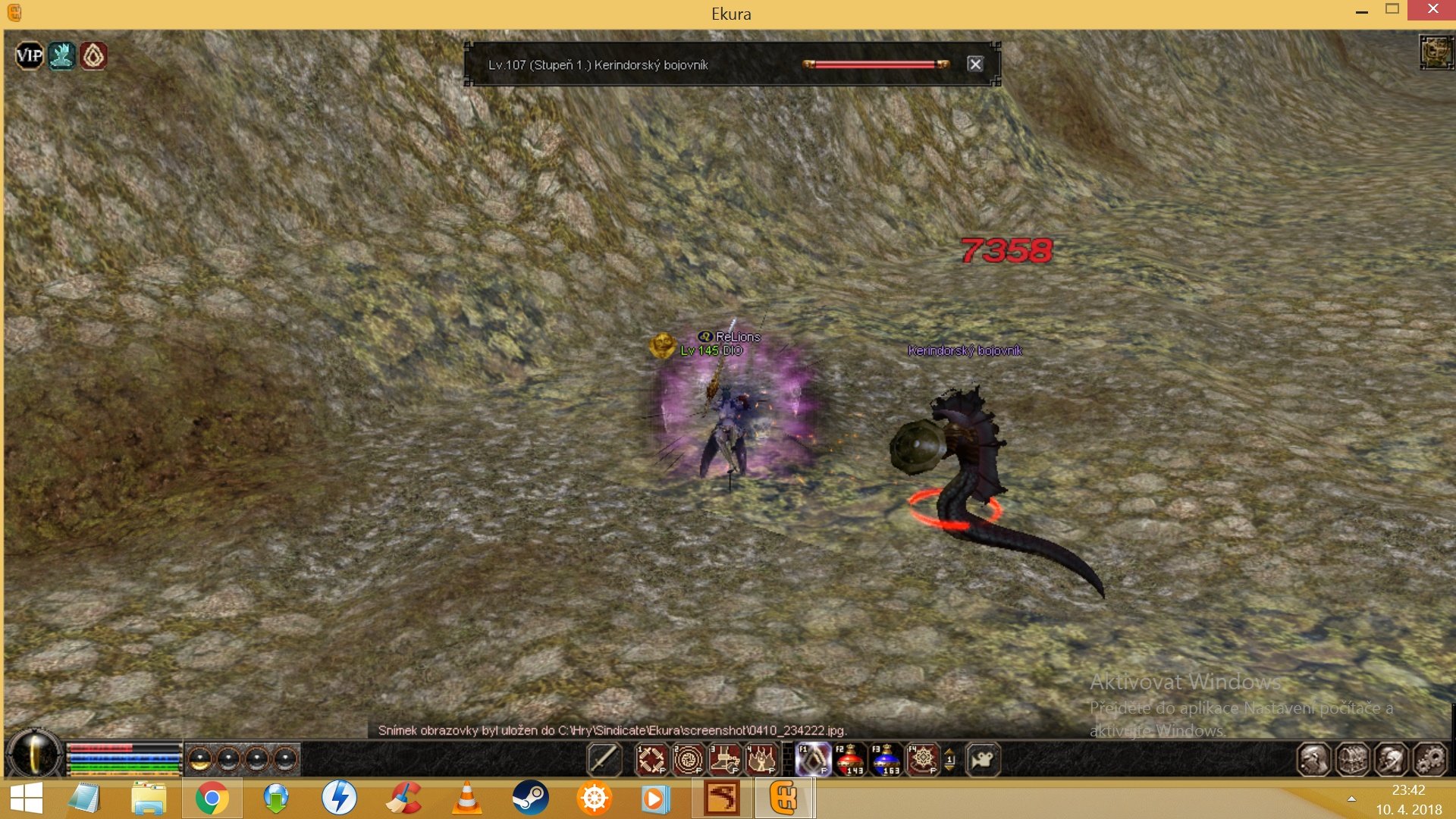Close the Kerindorský bojovník target panel
The width and height of the screenshot is (1456, 819).
975,64
